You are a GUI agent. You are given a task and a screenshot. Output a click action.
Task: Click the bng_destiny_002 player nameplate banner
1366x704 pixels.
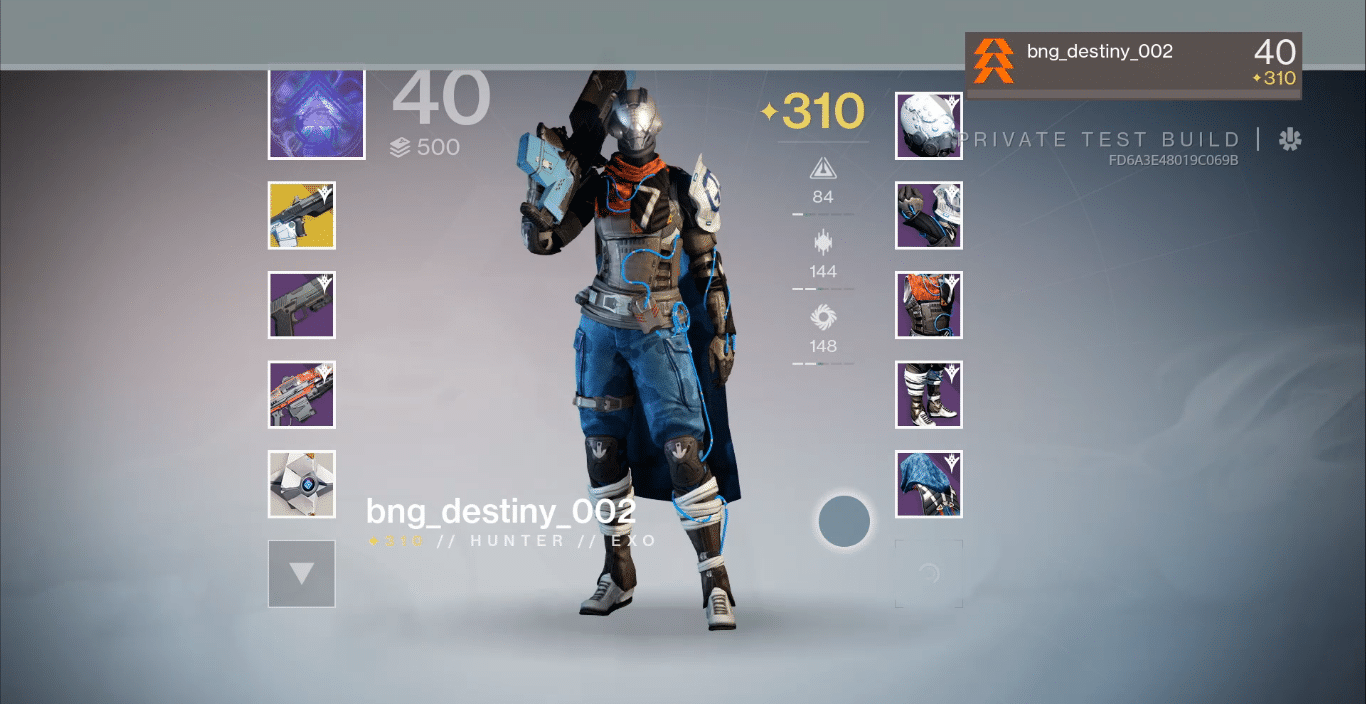click(x=1133, y=65)
